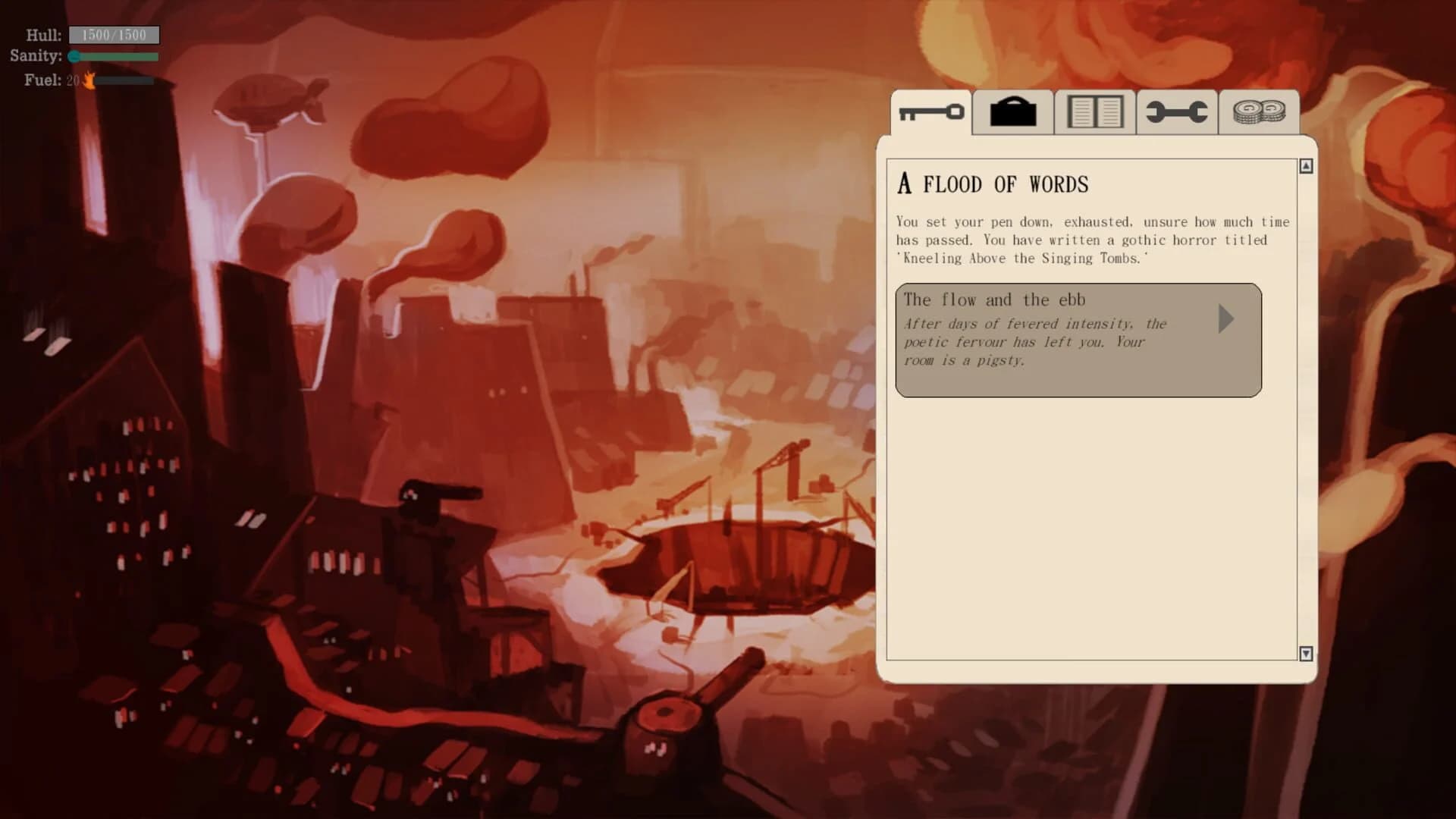1456x819 pixels.
Task: Open the briefcase hold tab icon
Action: 1012,112
